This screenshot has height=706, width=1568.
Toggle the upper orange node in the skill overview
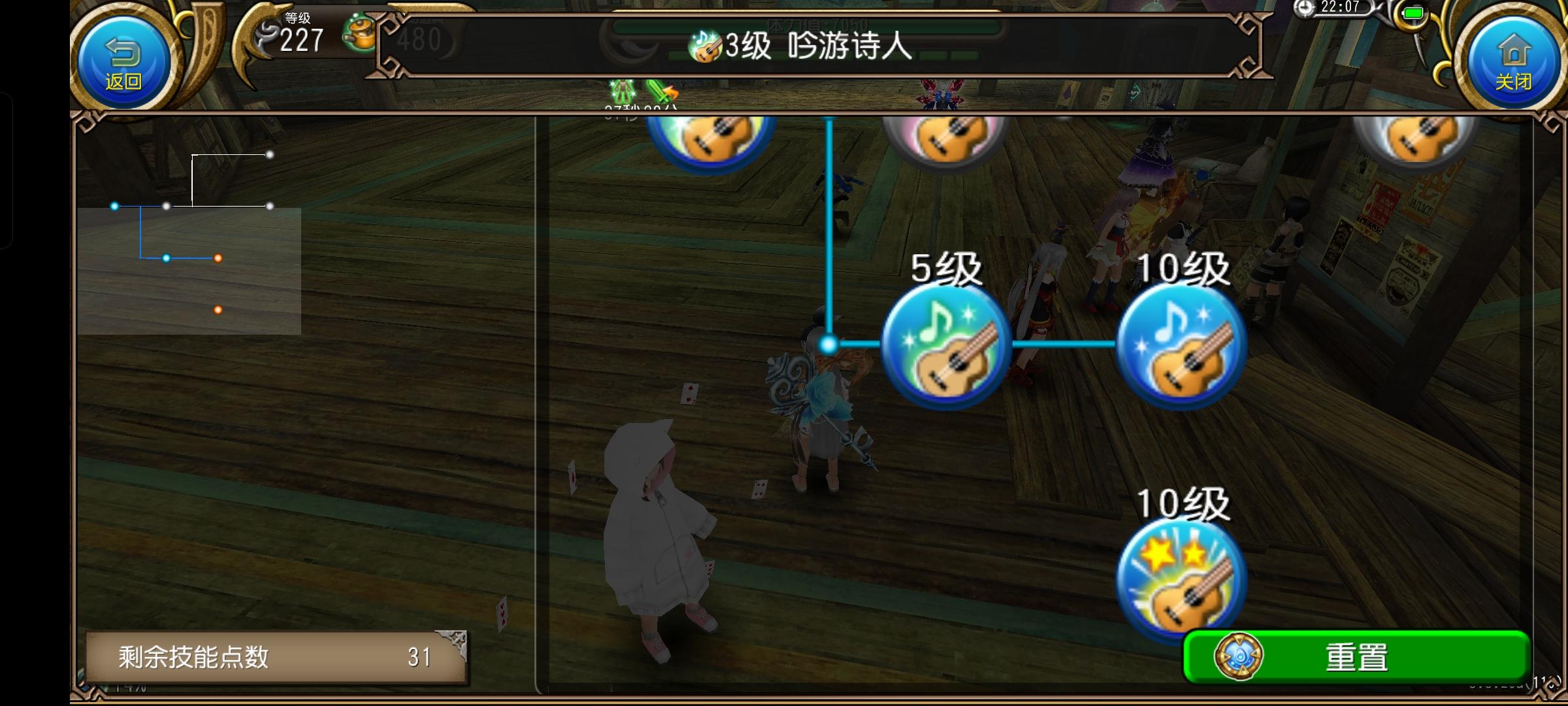(x=218, y=258)
